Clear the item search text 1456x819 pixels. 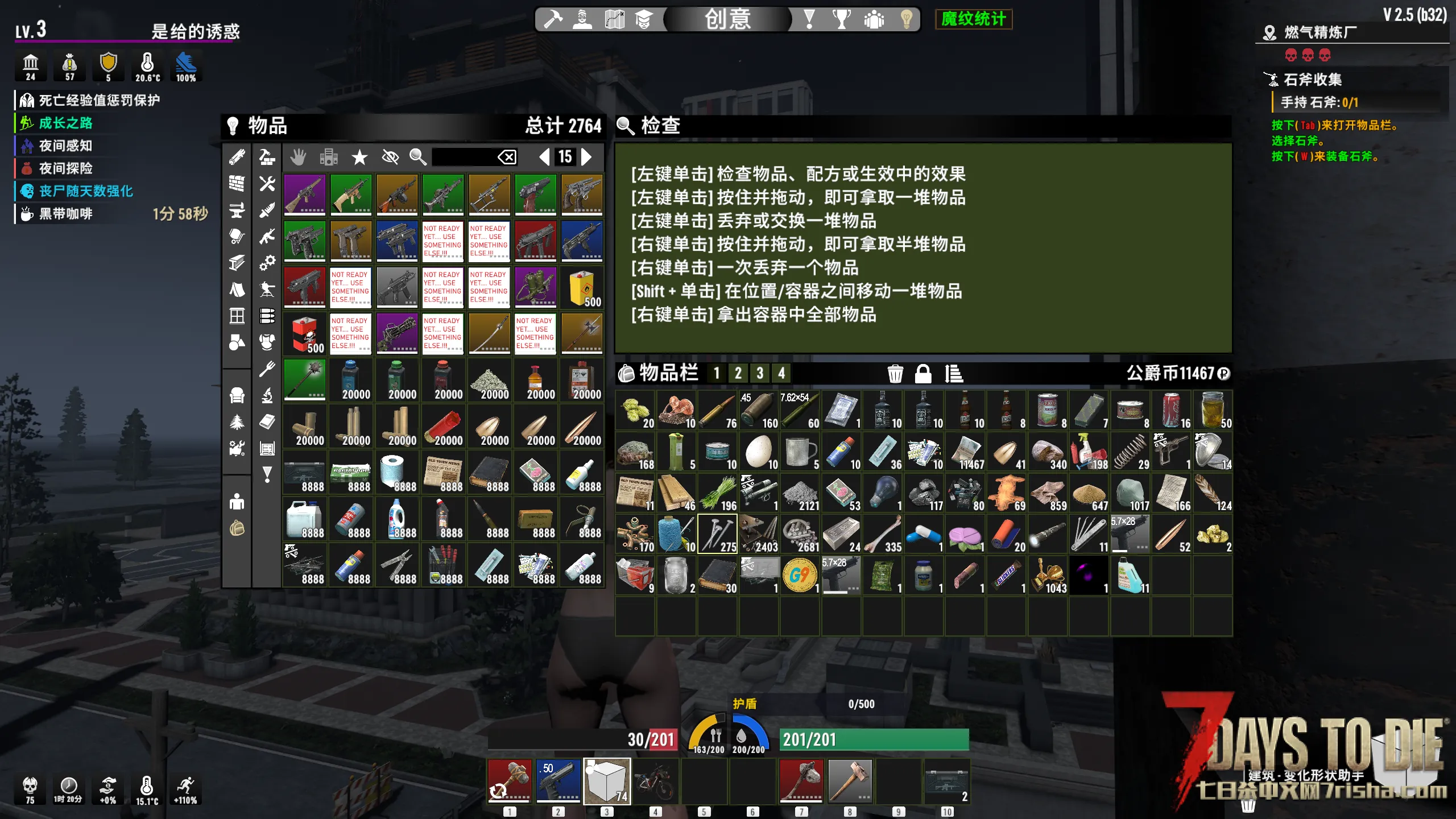coord(507,157)
